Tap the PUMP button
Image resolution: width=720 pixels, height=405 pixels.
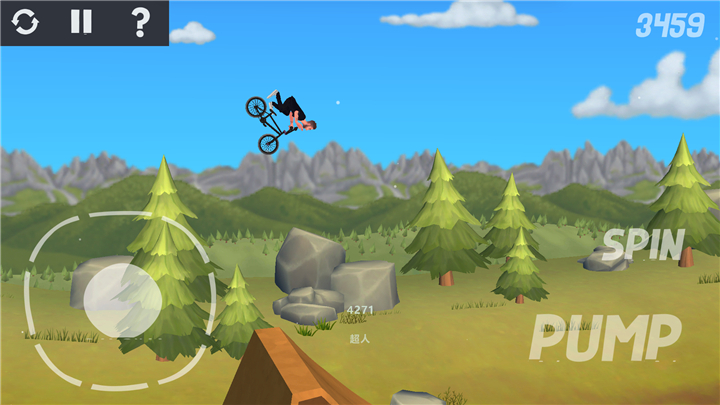[605, 337]
